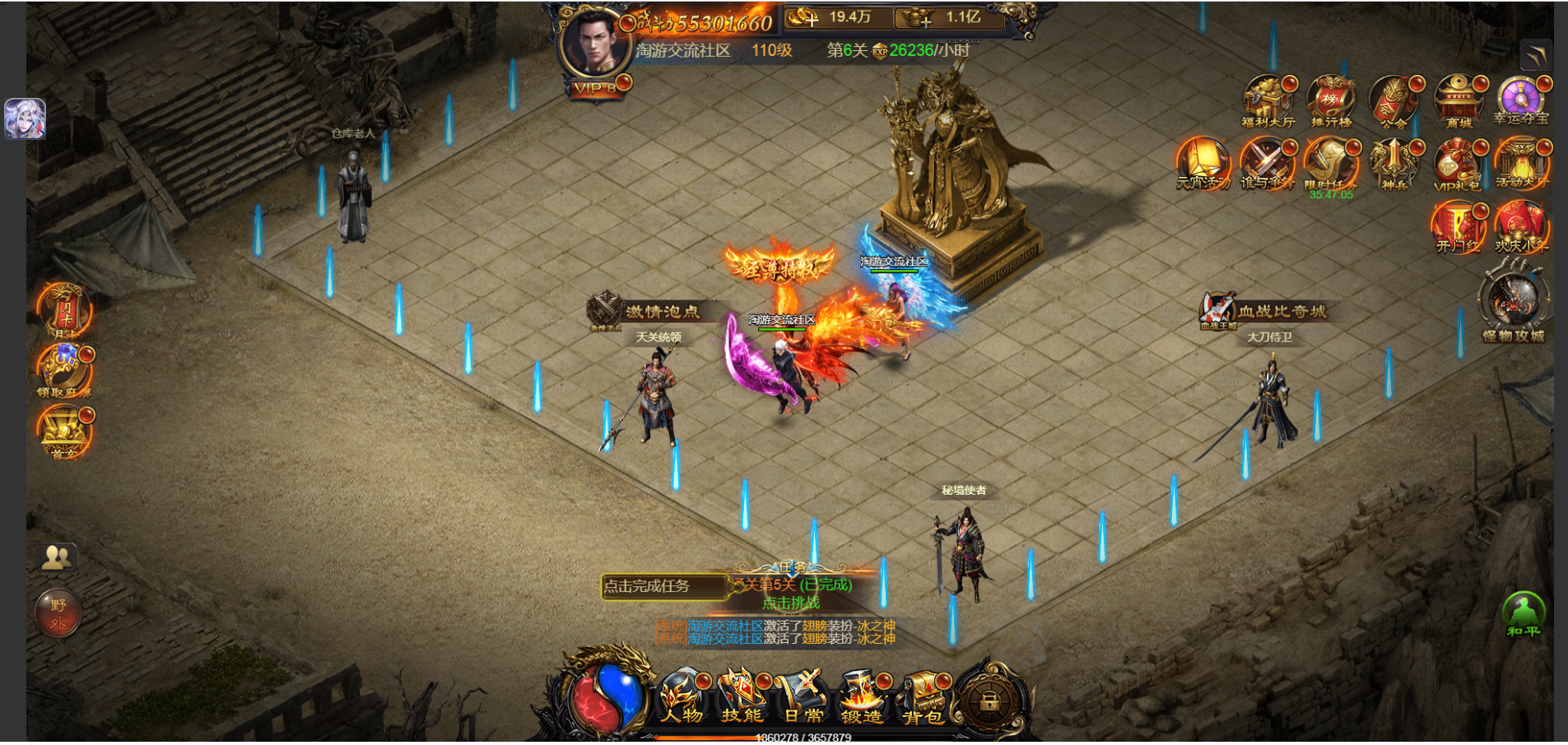Open the 背包 backpack inventory
The image size is (1568, 745).
923,697
